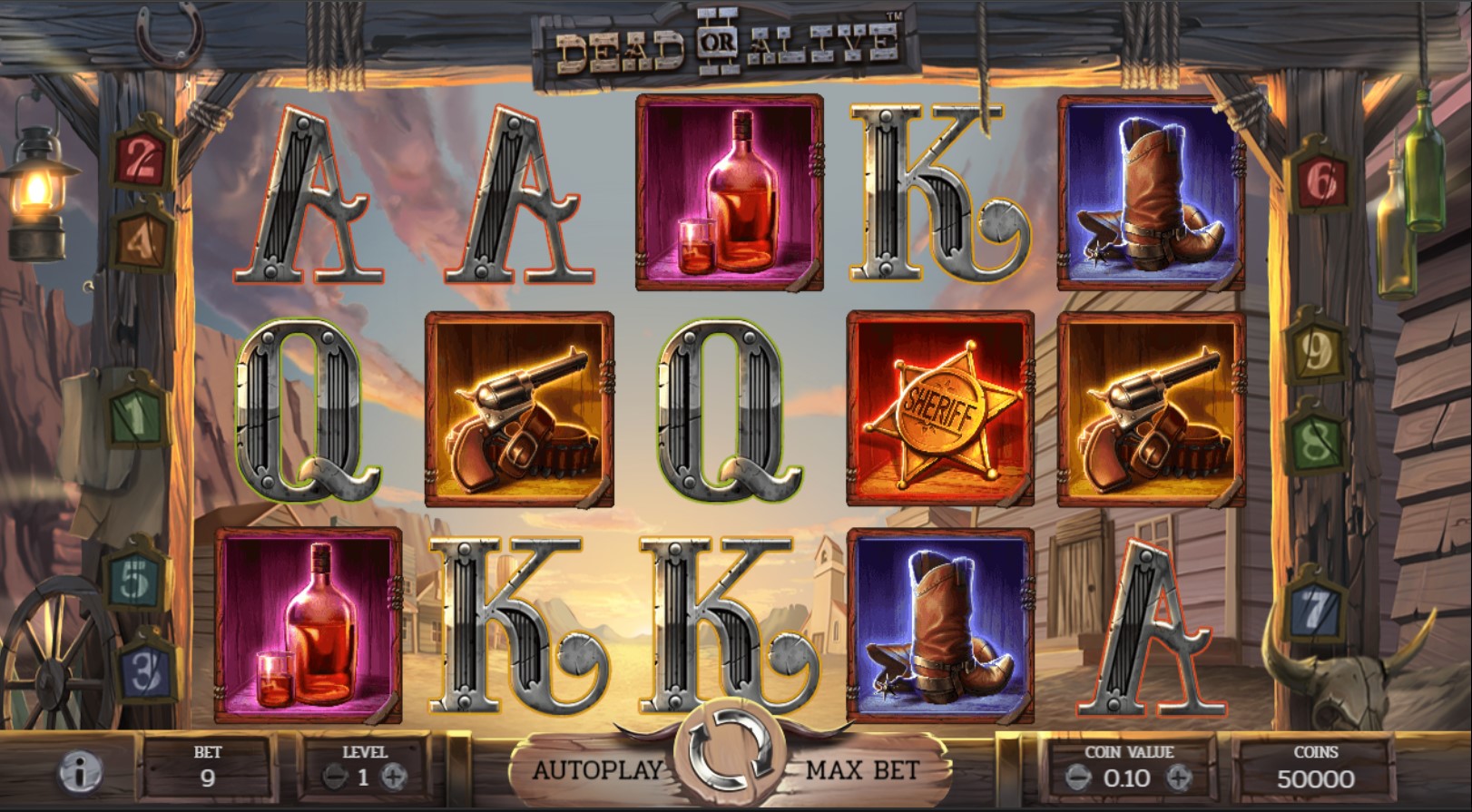Place the Max Bet
This screenshot has height=812, width=1472.
[x=862, y=770]
